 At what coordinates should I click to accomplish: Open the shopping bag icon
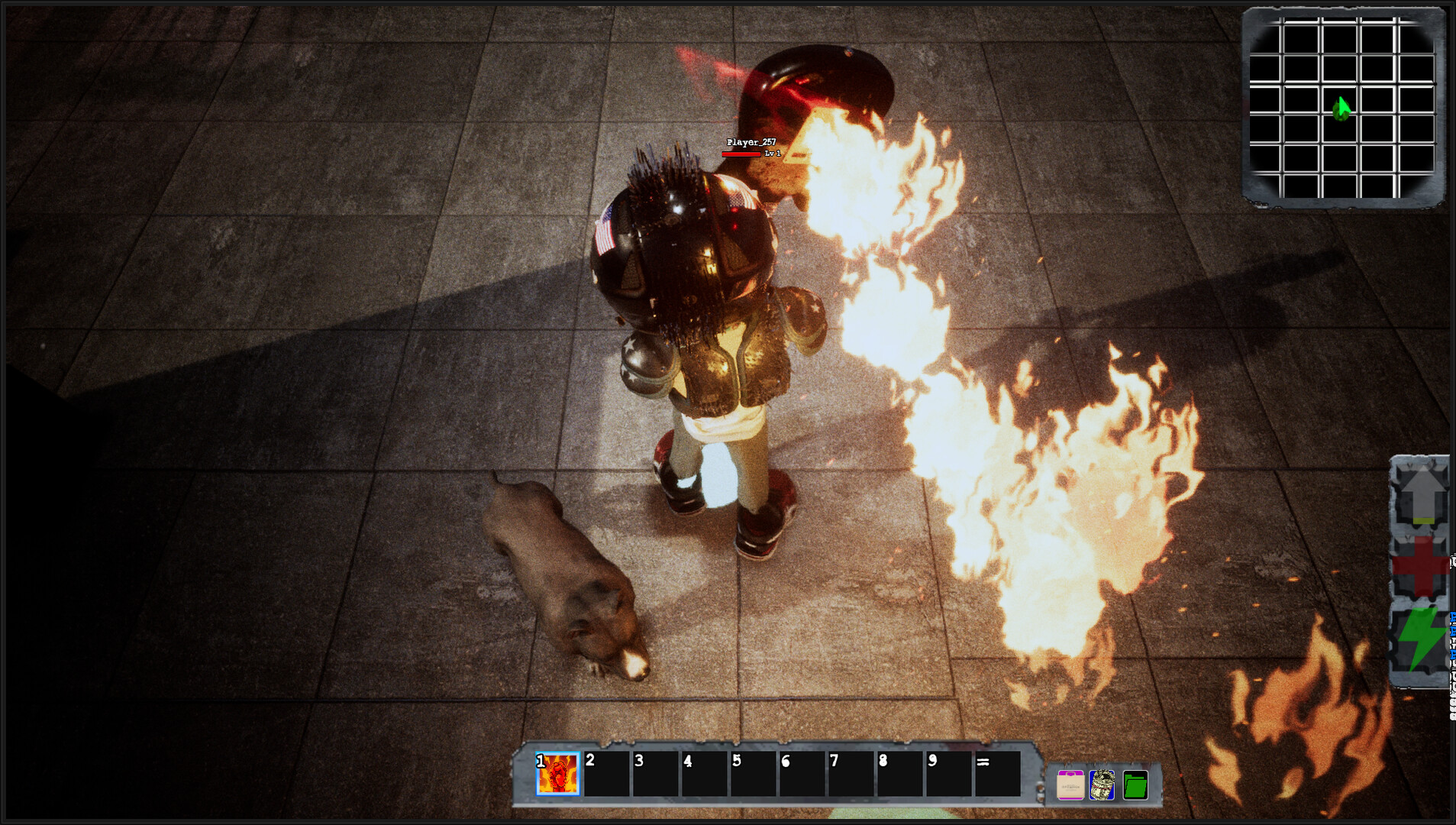click(1070, 785)
